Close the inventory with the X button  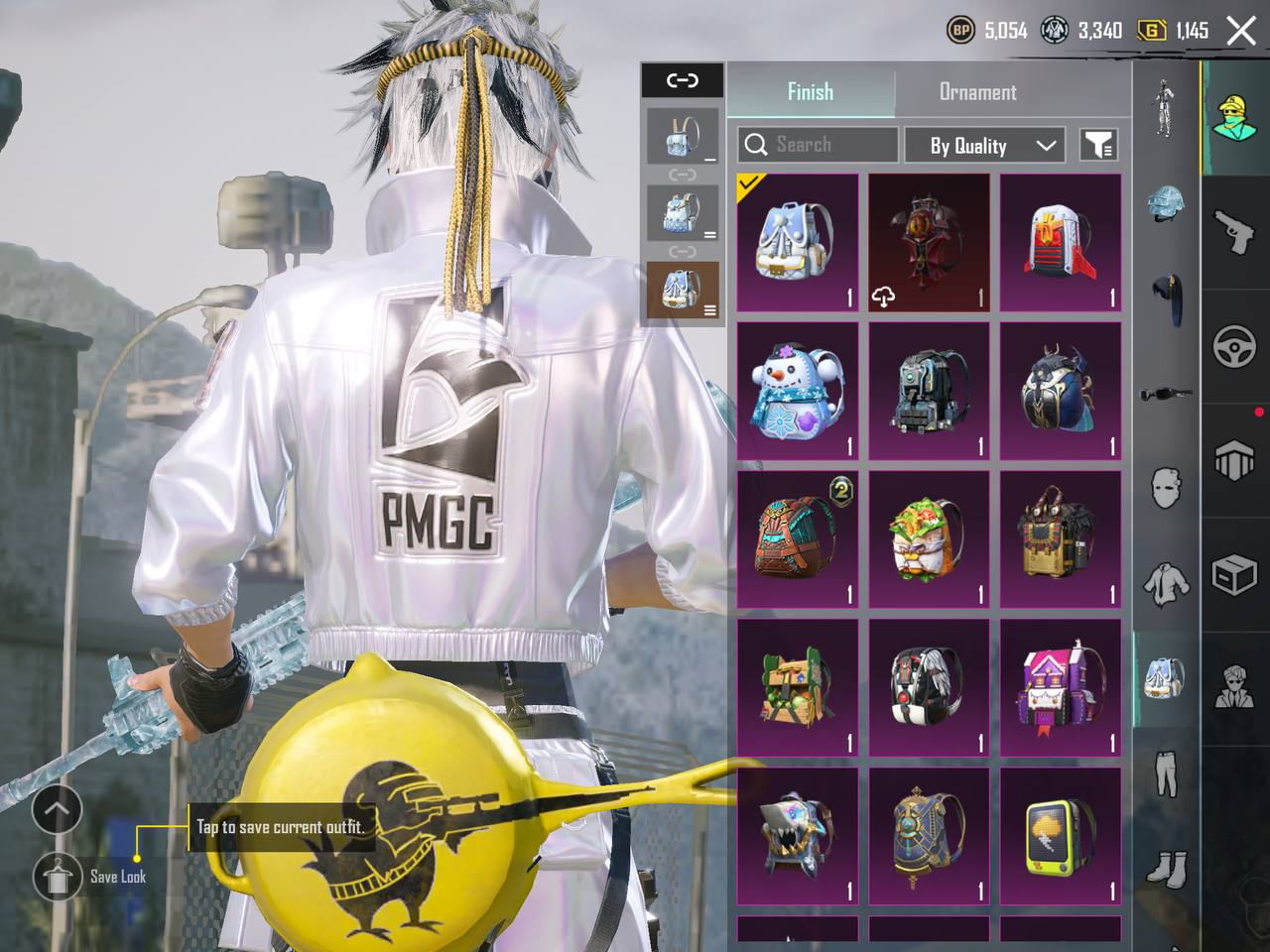coord(1241,31)
